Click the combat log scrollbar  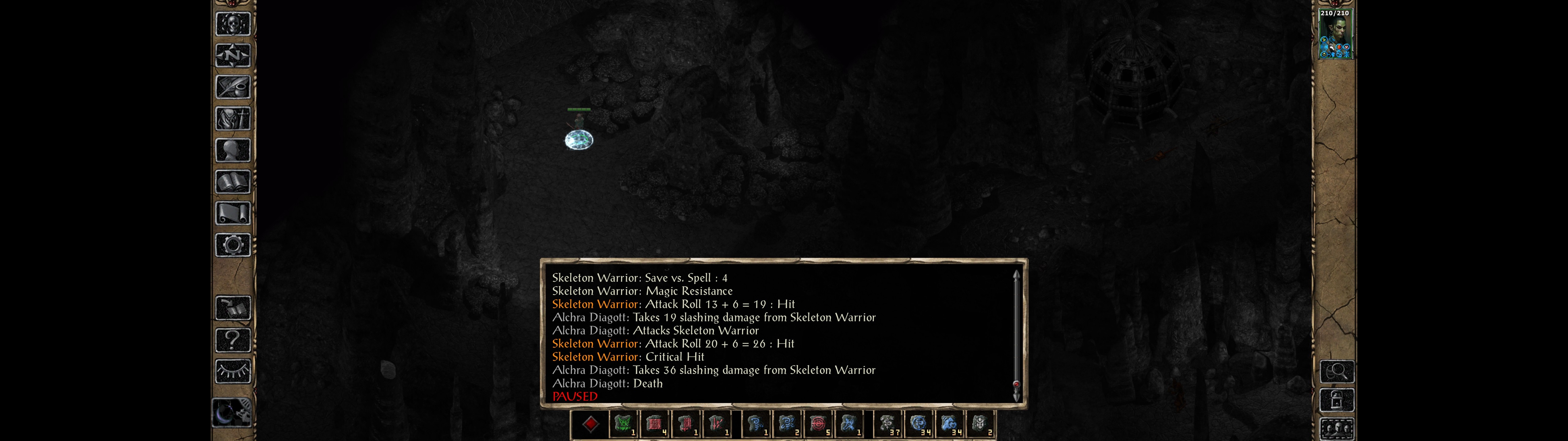(x=1016, y=335)
